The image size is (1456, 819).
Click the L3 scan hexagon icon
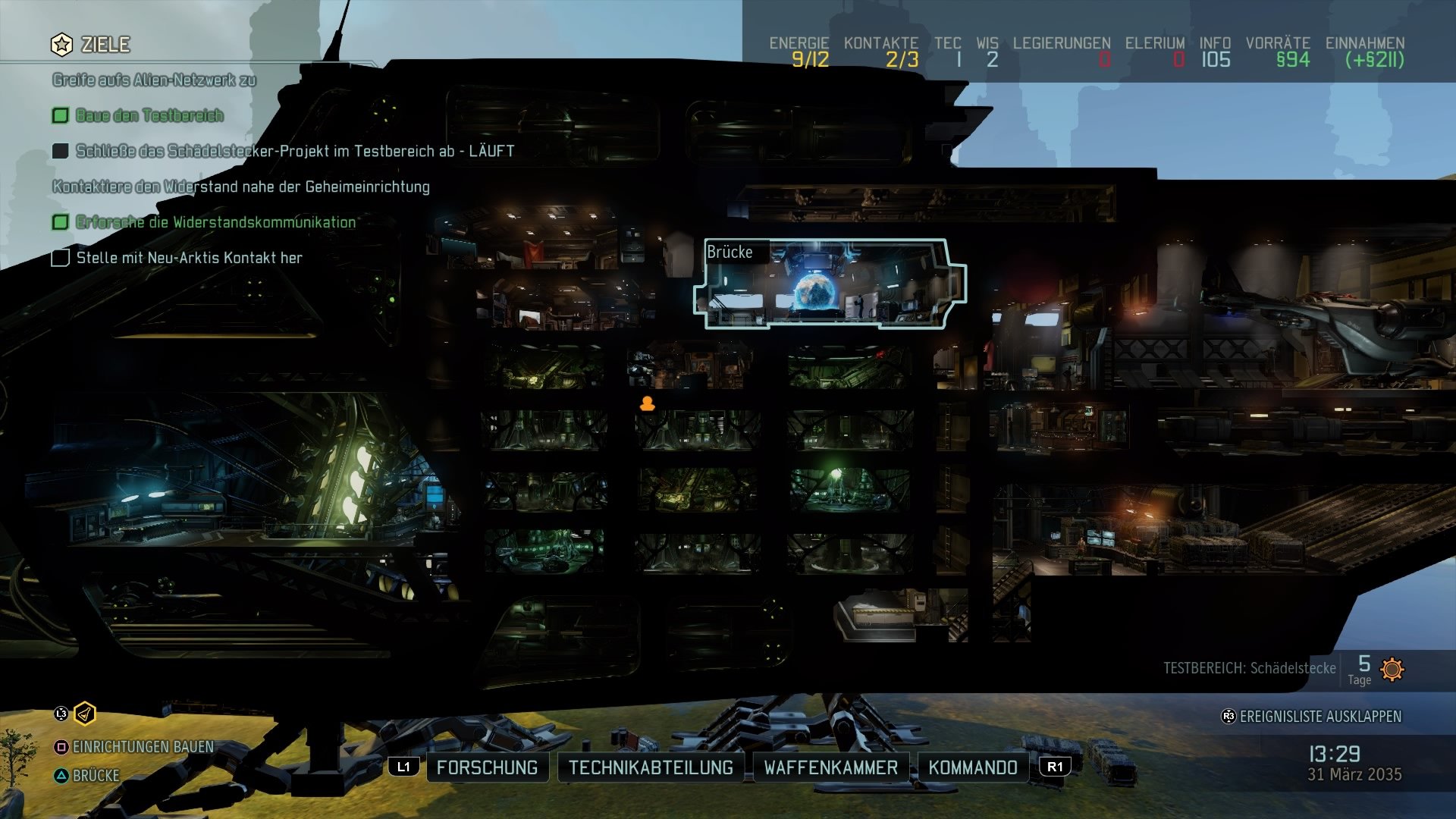coord(86,713)
